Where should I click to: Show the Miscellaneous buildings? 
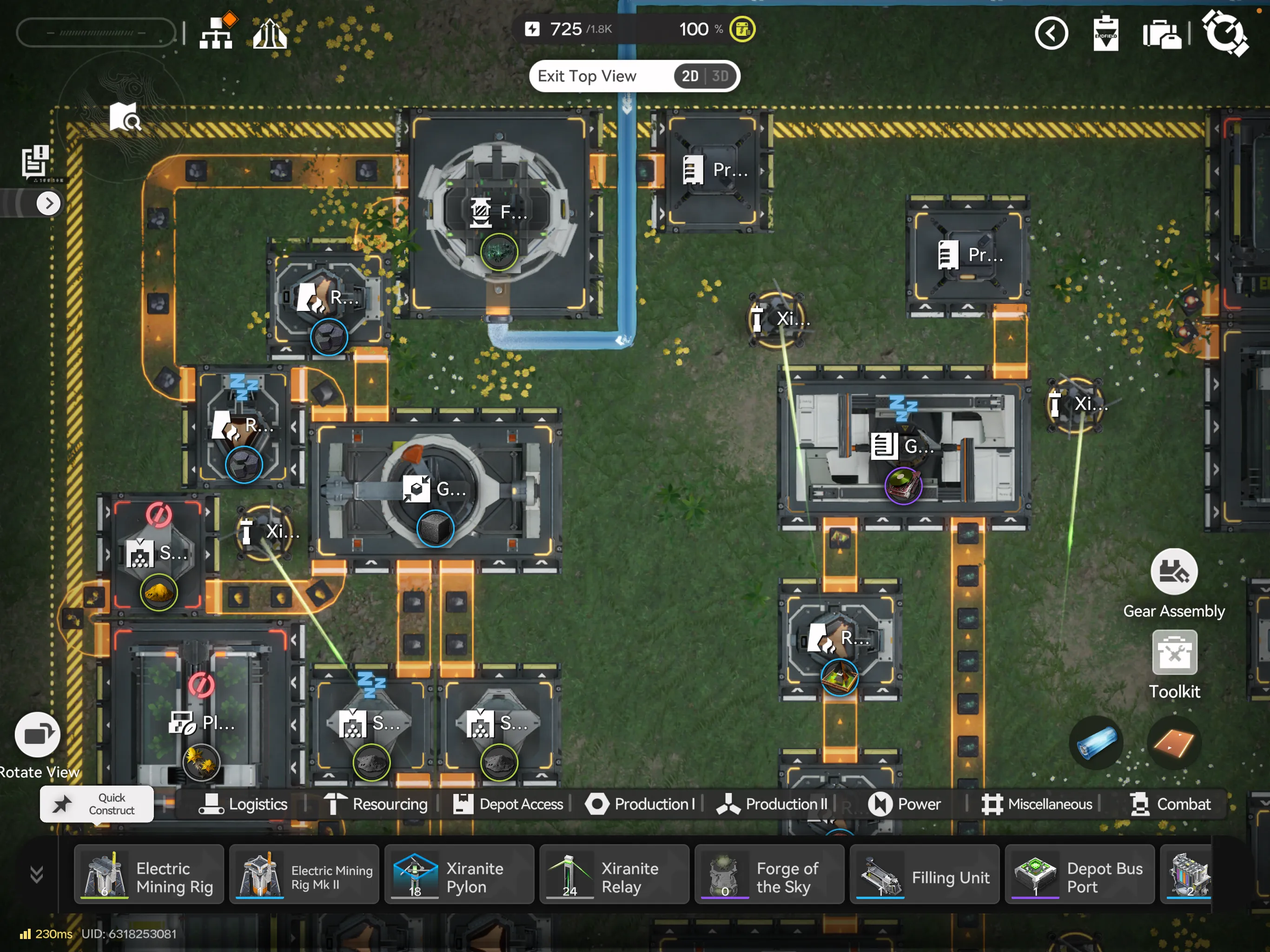click(x=1037, y=804)
